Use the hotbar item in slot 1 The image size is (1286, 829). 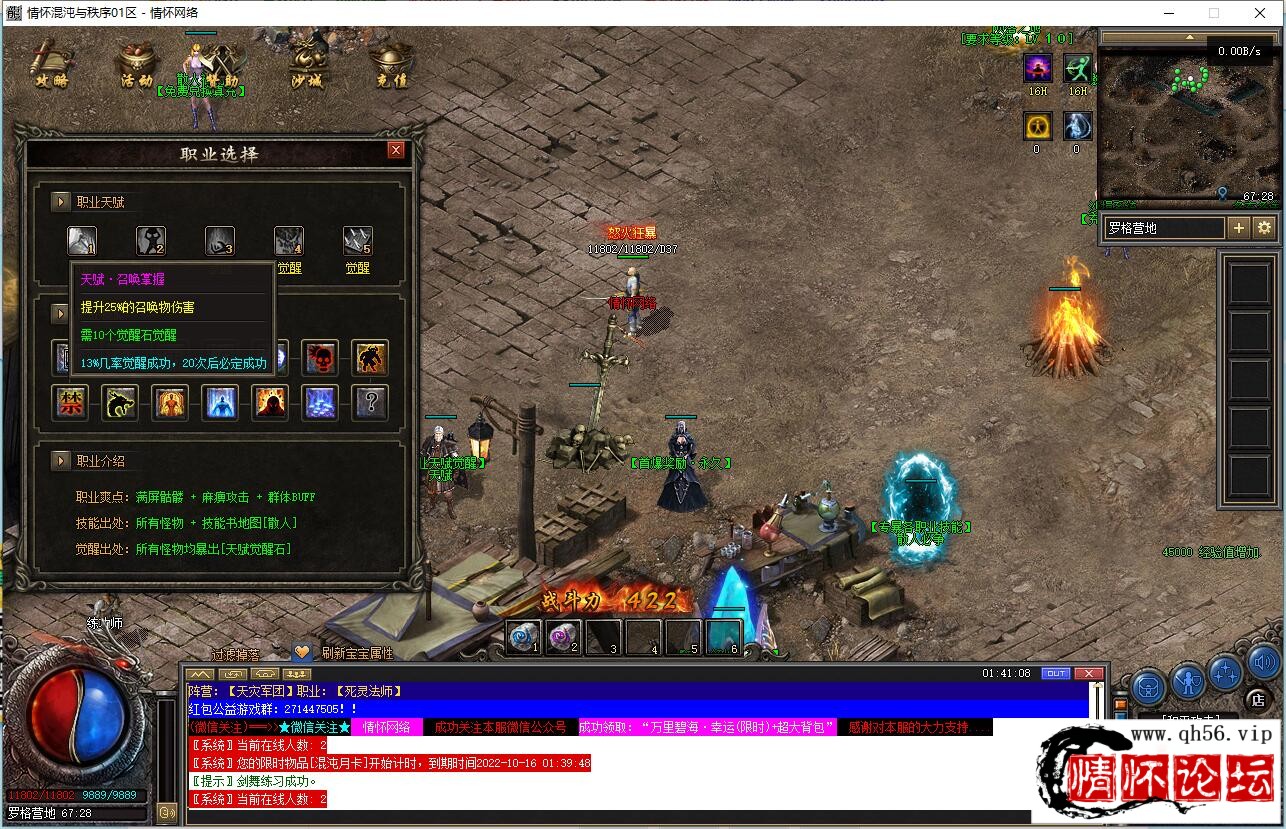tap(523, 637)
